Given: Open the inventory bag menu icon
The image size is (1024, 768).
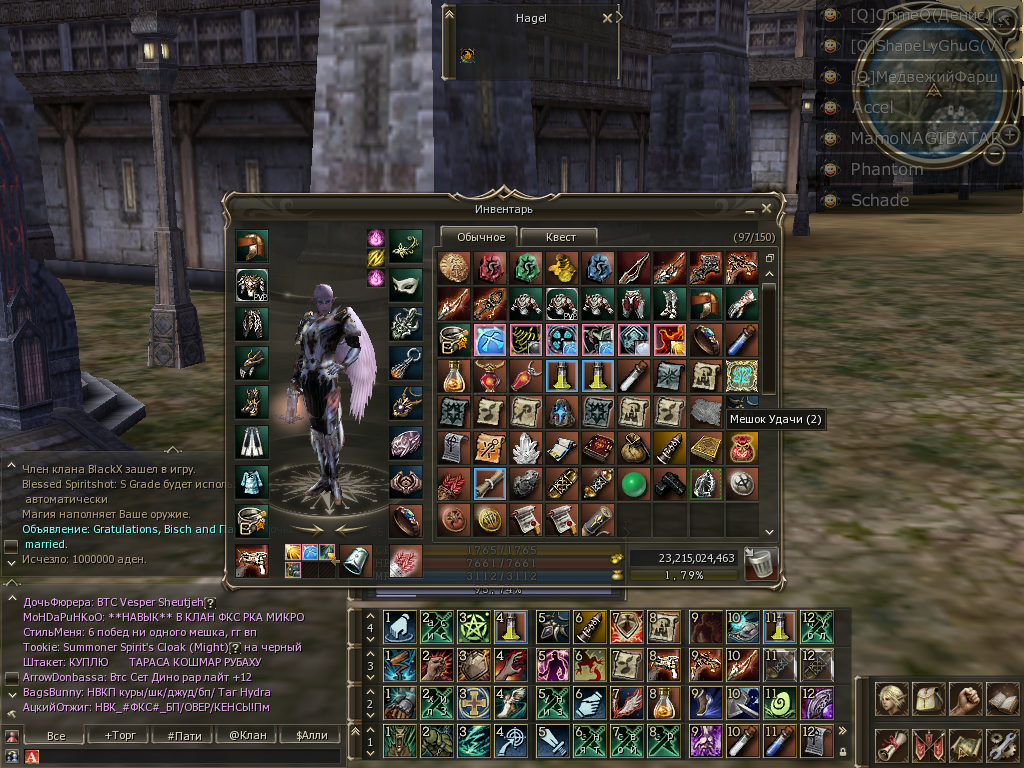Looking at the screenshot, I should [x=928, y=698].
